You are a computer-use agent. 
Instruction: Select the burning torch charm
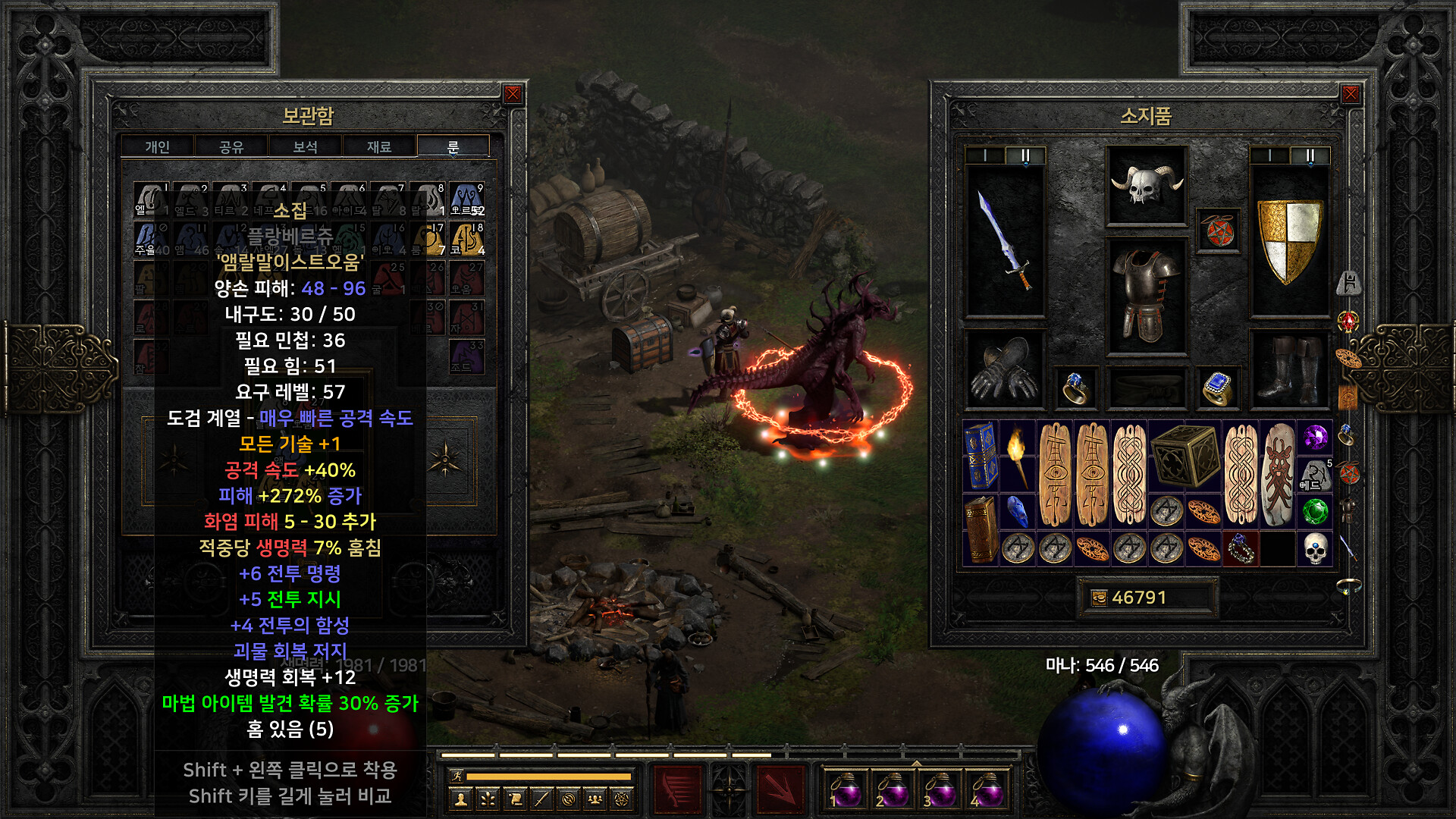click(1018, 457)
